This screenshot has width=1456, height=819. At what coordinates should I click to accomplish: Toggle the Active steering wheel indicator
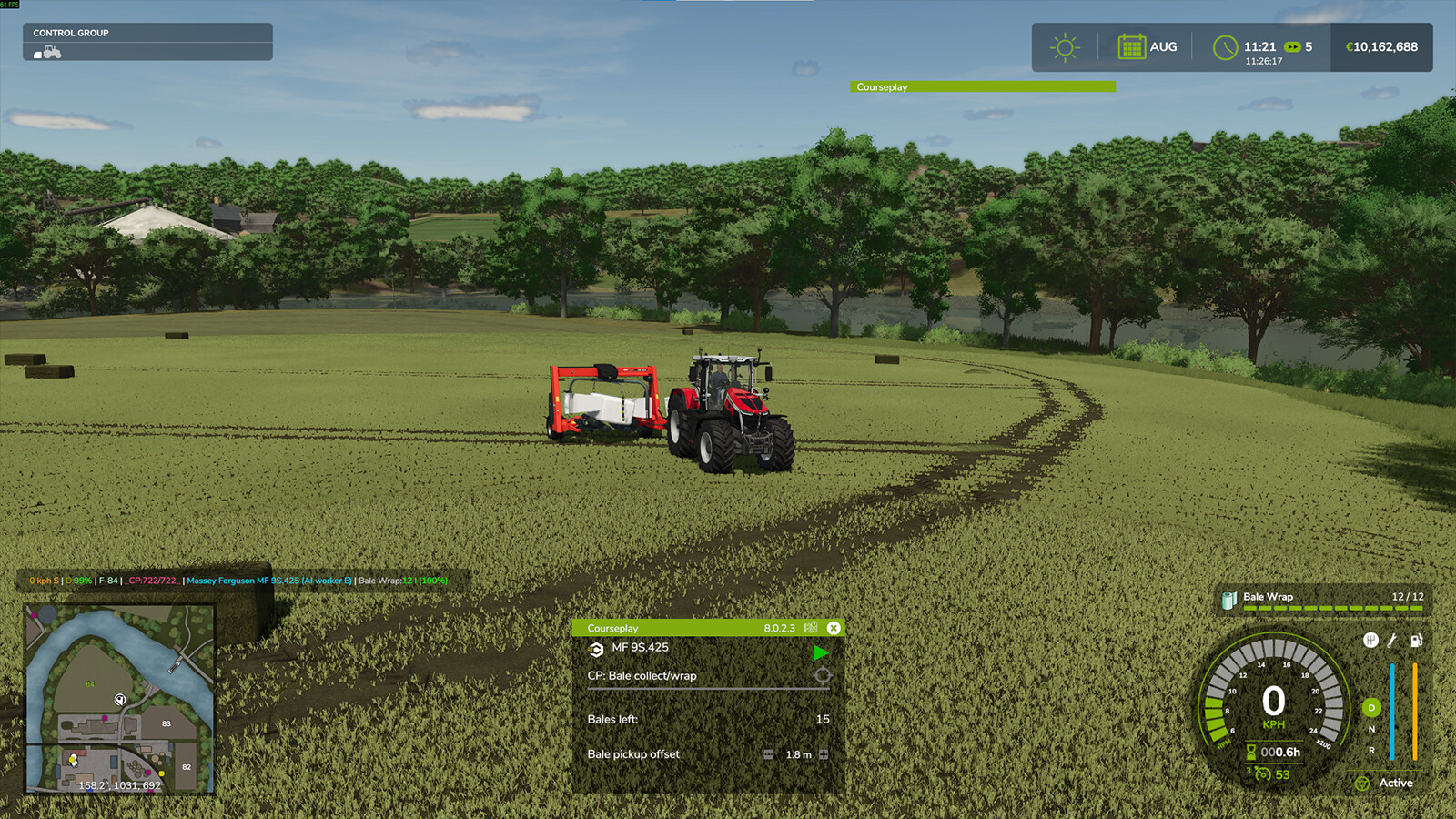pyautogui.click(x=1363, y=783)
